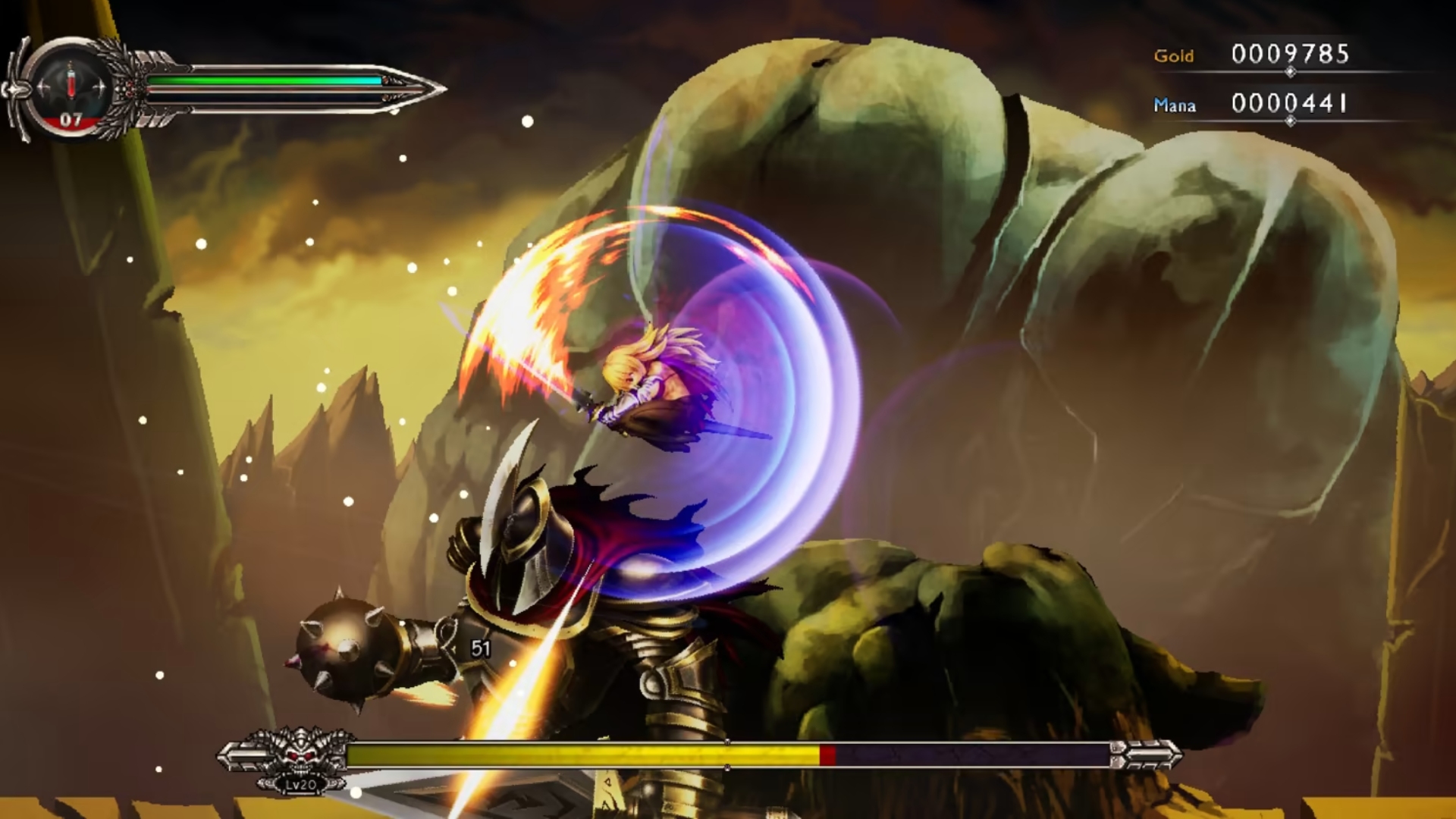
Task: Select the red potion item slot
Action: click(71, 84)
